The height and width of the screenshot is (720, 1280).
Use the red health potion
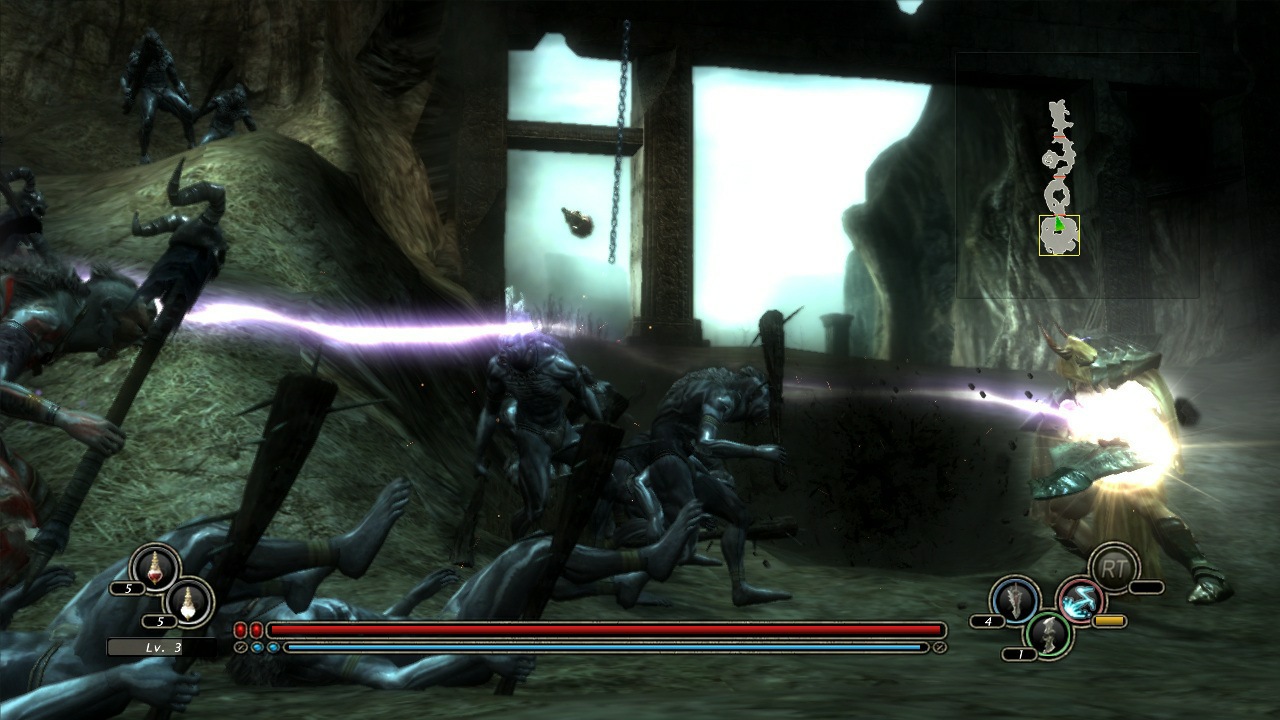(154, 567)
